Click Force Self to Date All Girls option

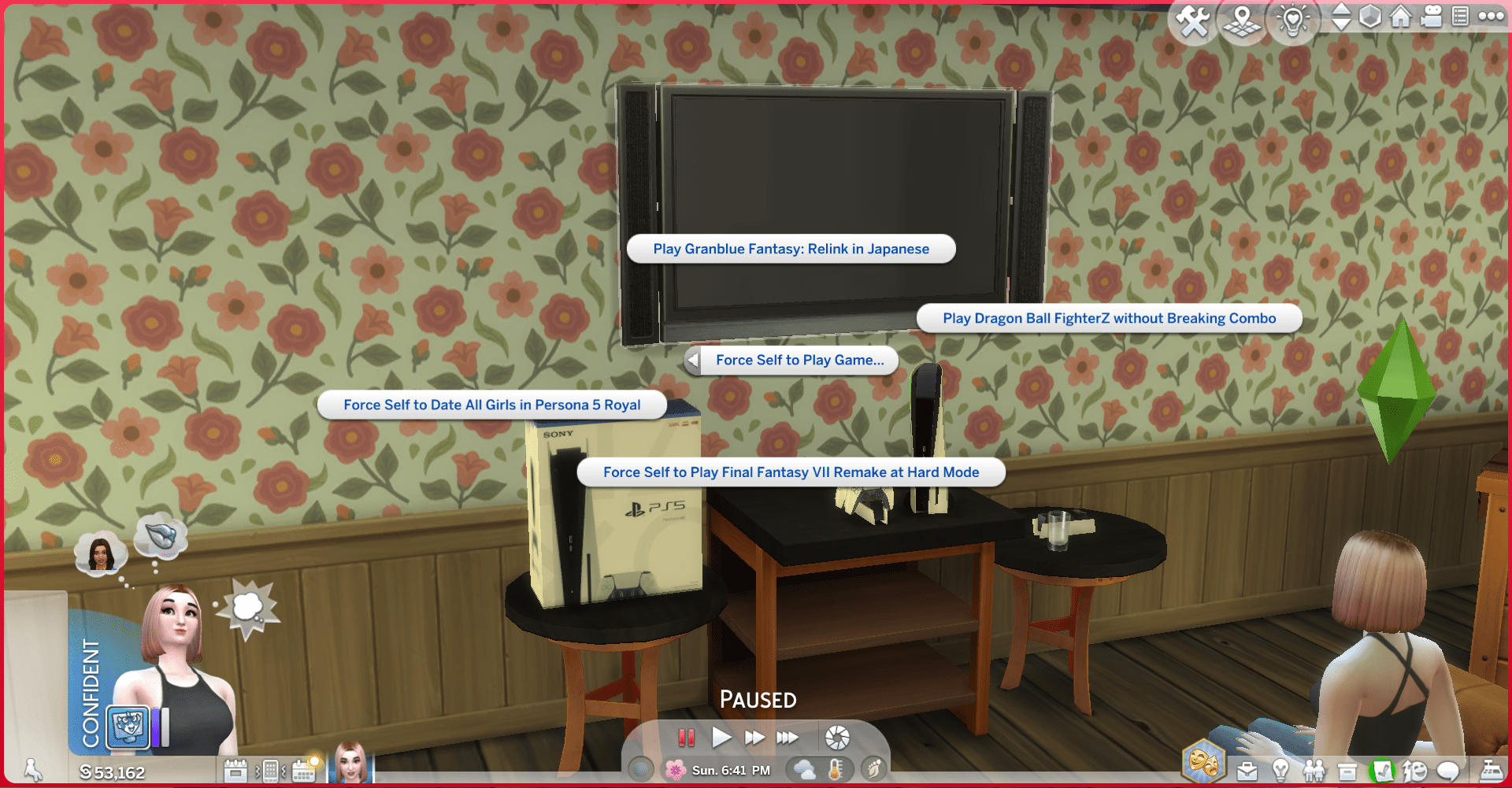tap(491, 404)
